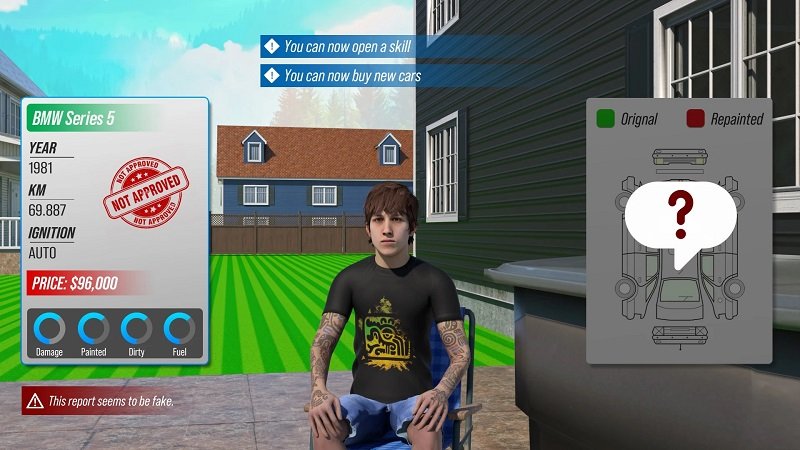Click the green Original legend entry
800x450 pixels.
[x=627, y=119]
